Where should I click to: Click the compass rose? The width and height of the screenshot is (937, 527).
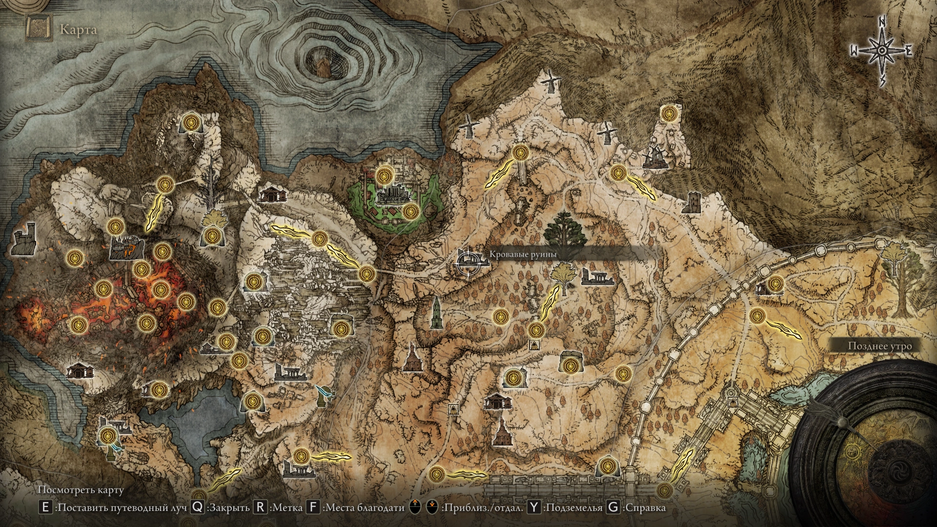click(881, 48)
